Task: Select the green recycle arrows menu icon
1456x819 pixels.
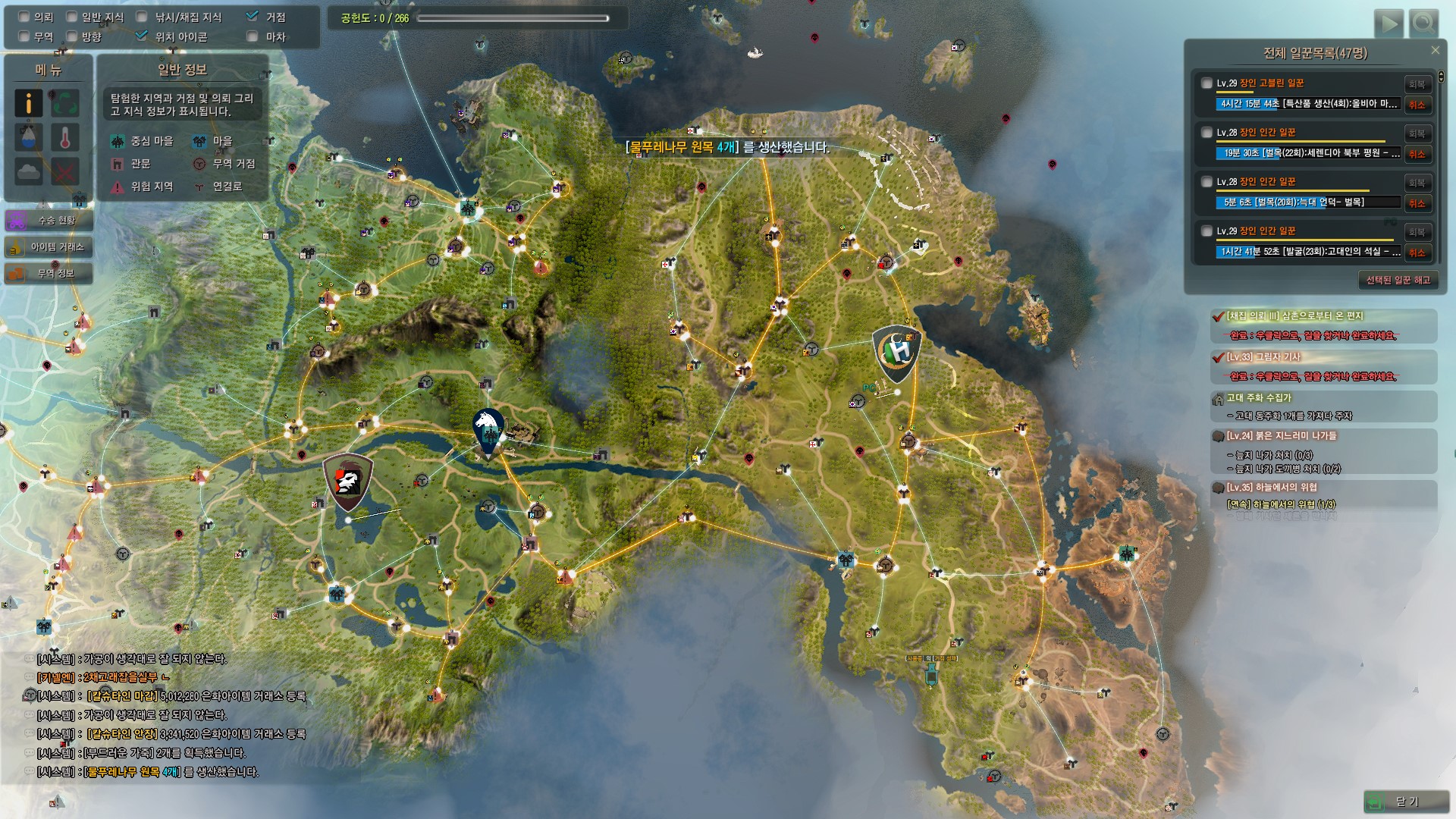Action: pos(65,103)
